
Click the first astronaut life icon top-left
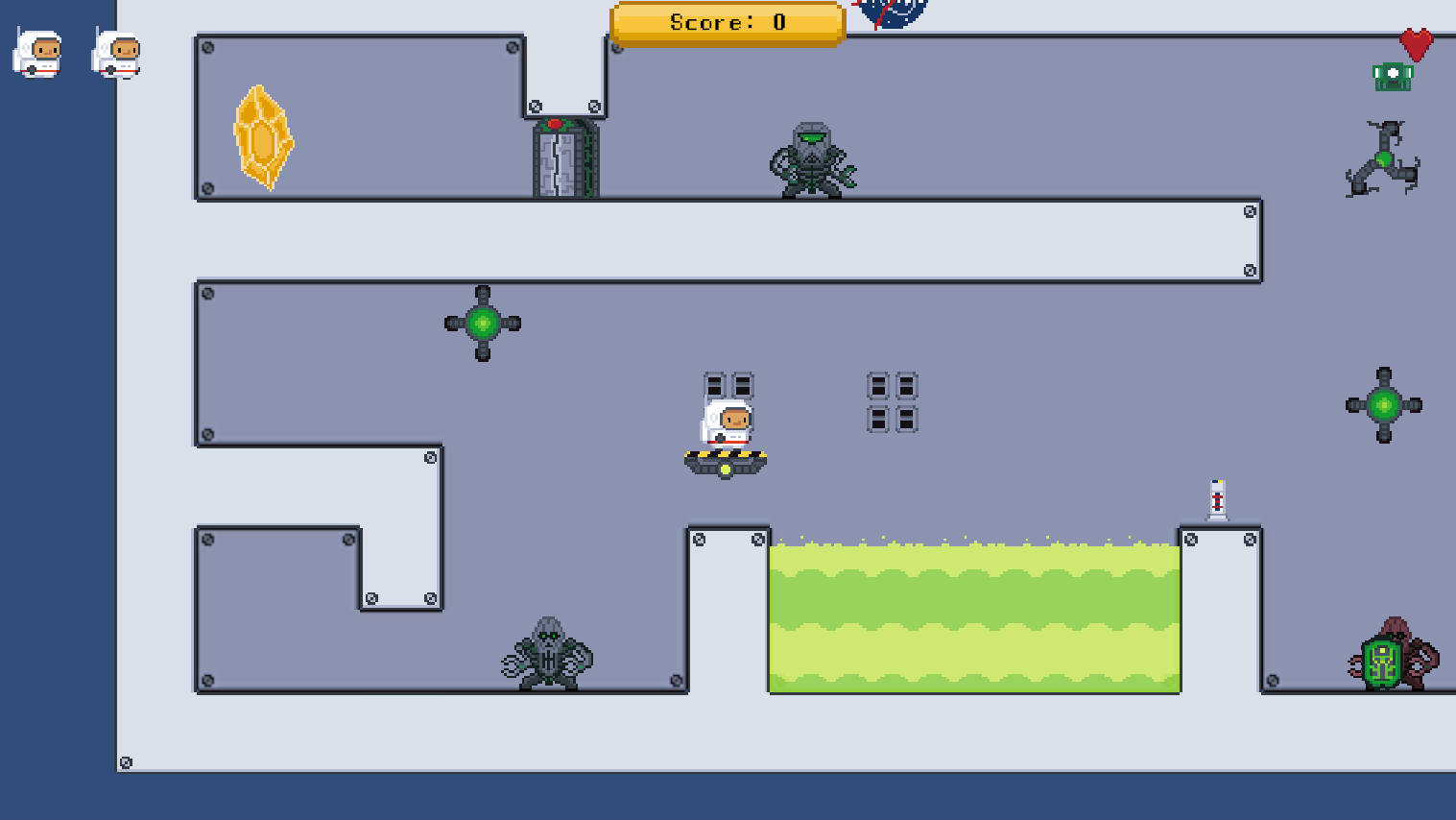(36, 55)
